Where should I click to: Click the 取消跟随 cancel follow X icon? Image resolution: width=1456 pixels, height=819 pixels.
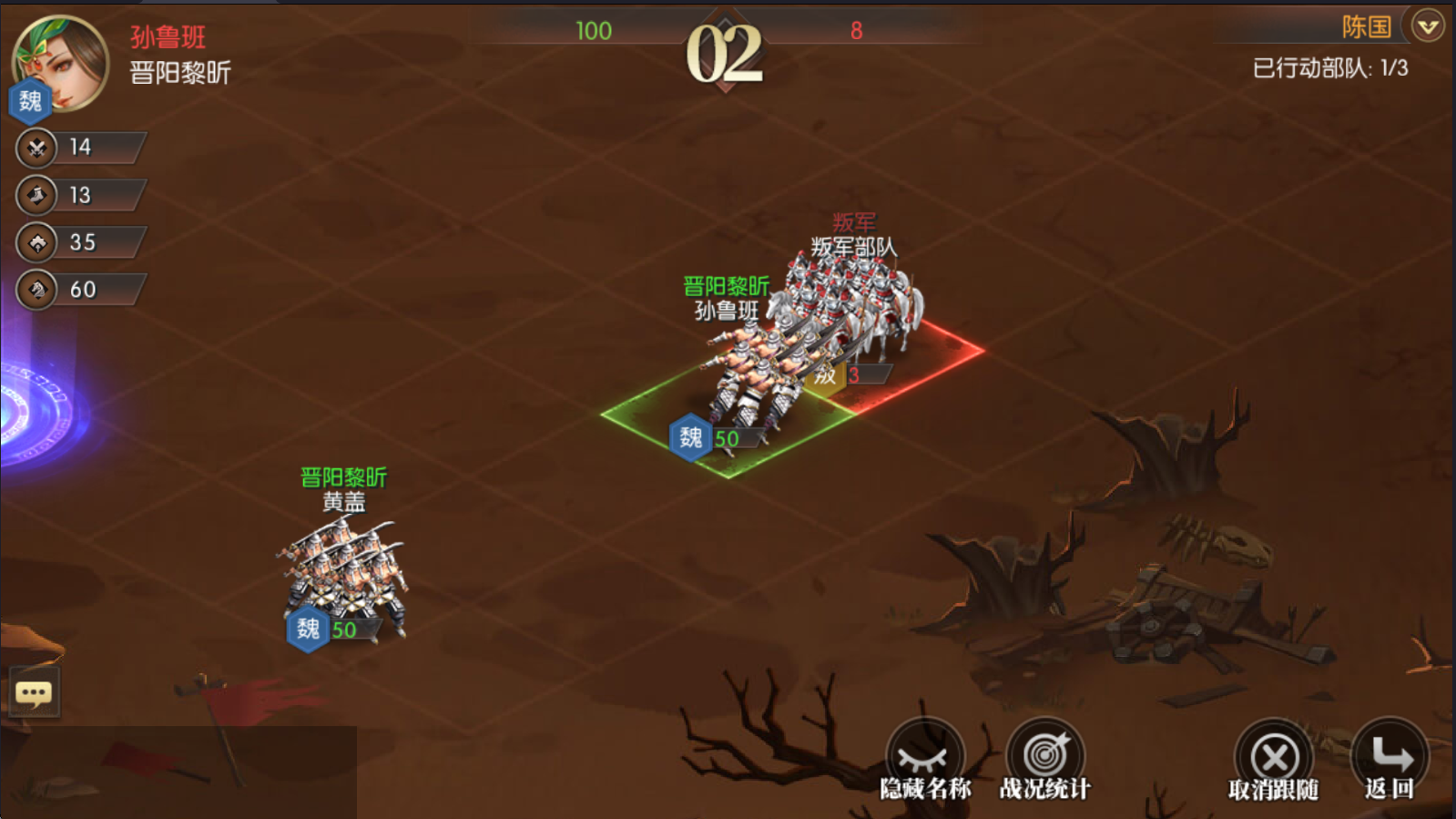click(x=1274, y=754)
